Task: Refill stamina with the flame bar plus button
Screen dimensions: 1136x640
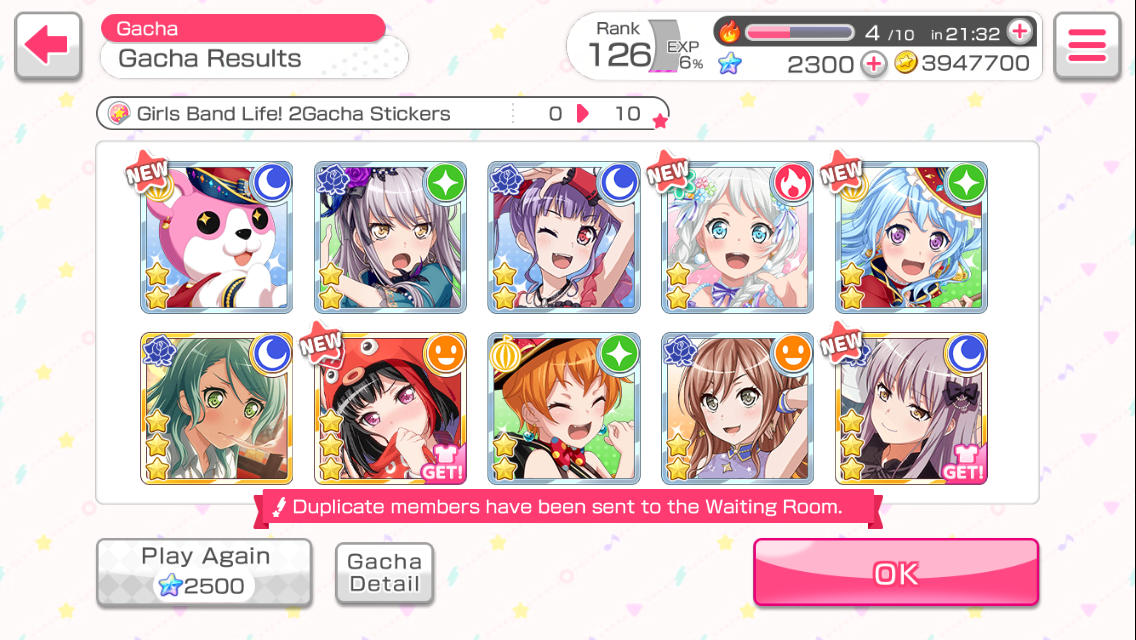Action: click(x=1019, y=32)
